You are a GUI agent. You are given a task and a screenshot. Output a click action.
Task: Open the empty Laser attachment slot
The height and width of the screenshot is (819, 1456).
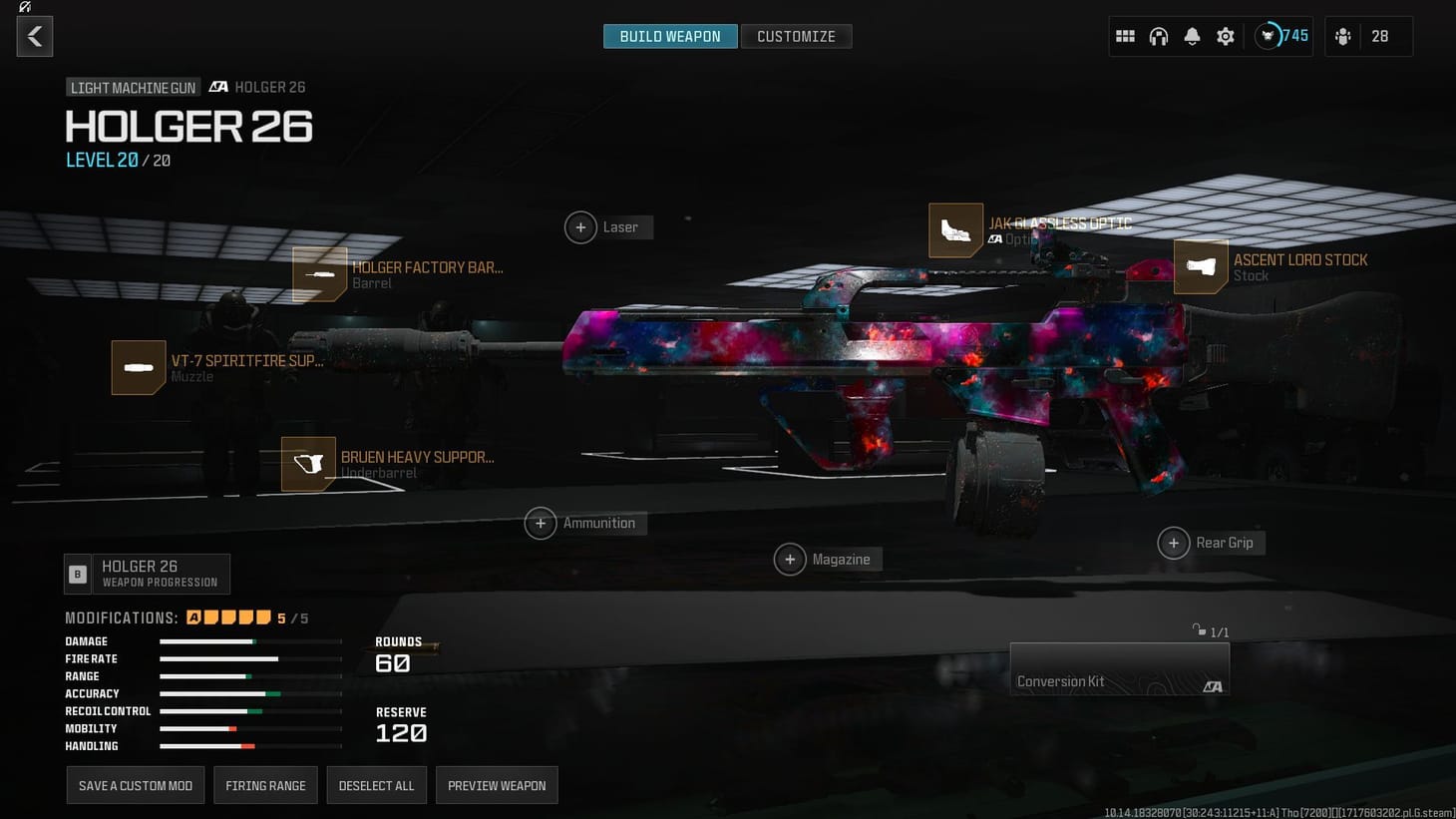(x=580, y=226)
